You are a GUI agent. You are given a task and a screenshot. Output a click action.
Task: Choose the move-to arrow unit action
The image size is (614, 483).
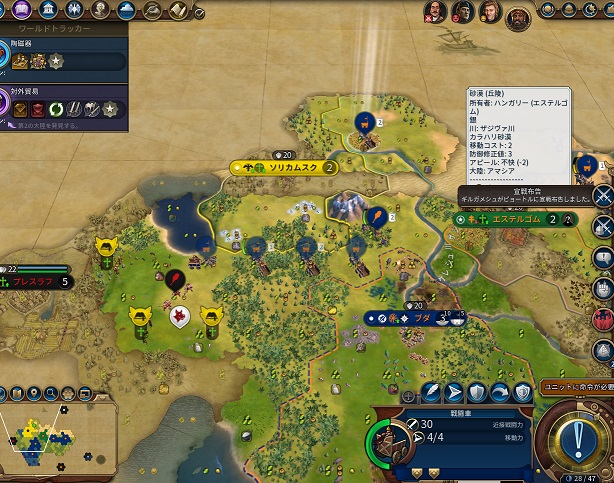tap(454, 391)
